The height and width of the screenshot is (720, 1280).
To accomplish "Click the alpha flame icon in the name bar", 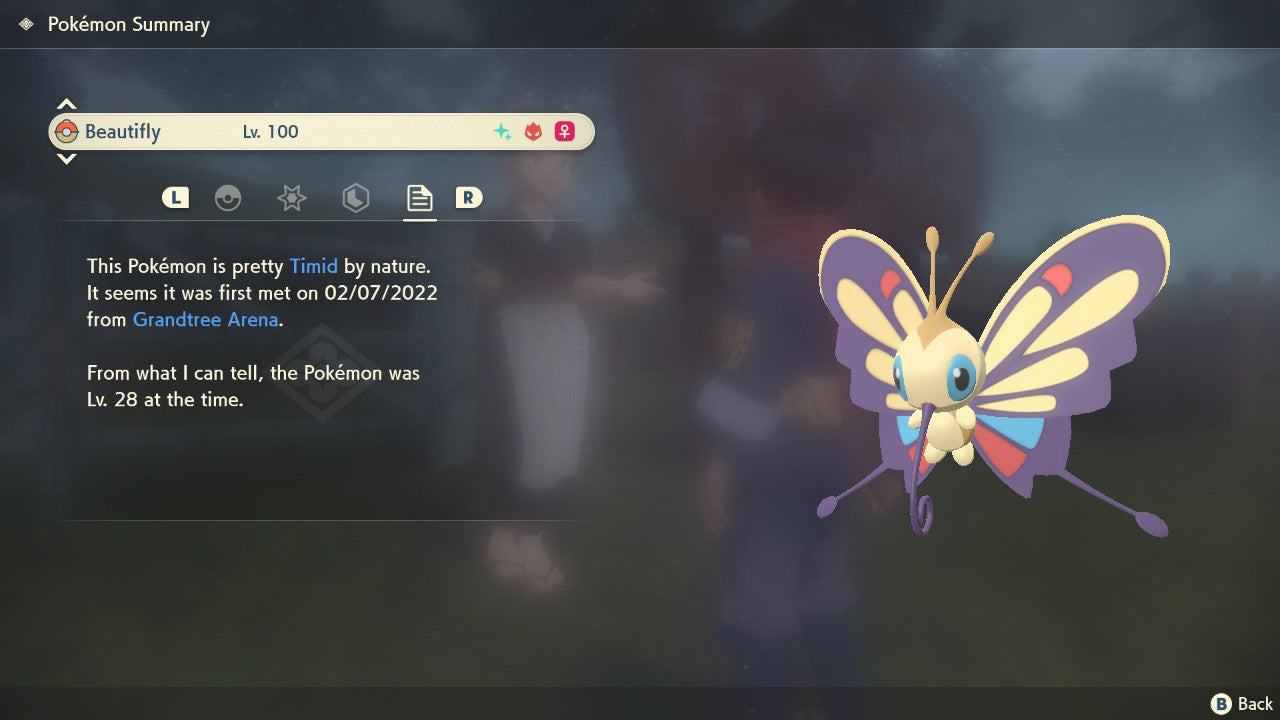I will (531, 131).
